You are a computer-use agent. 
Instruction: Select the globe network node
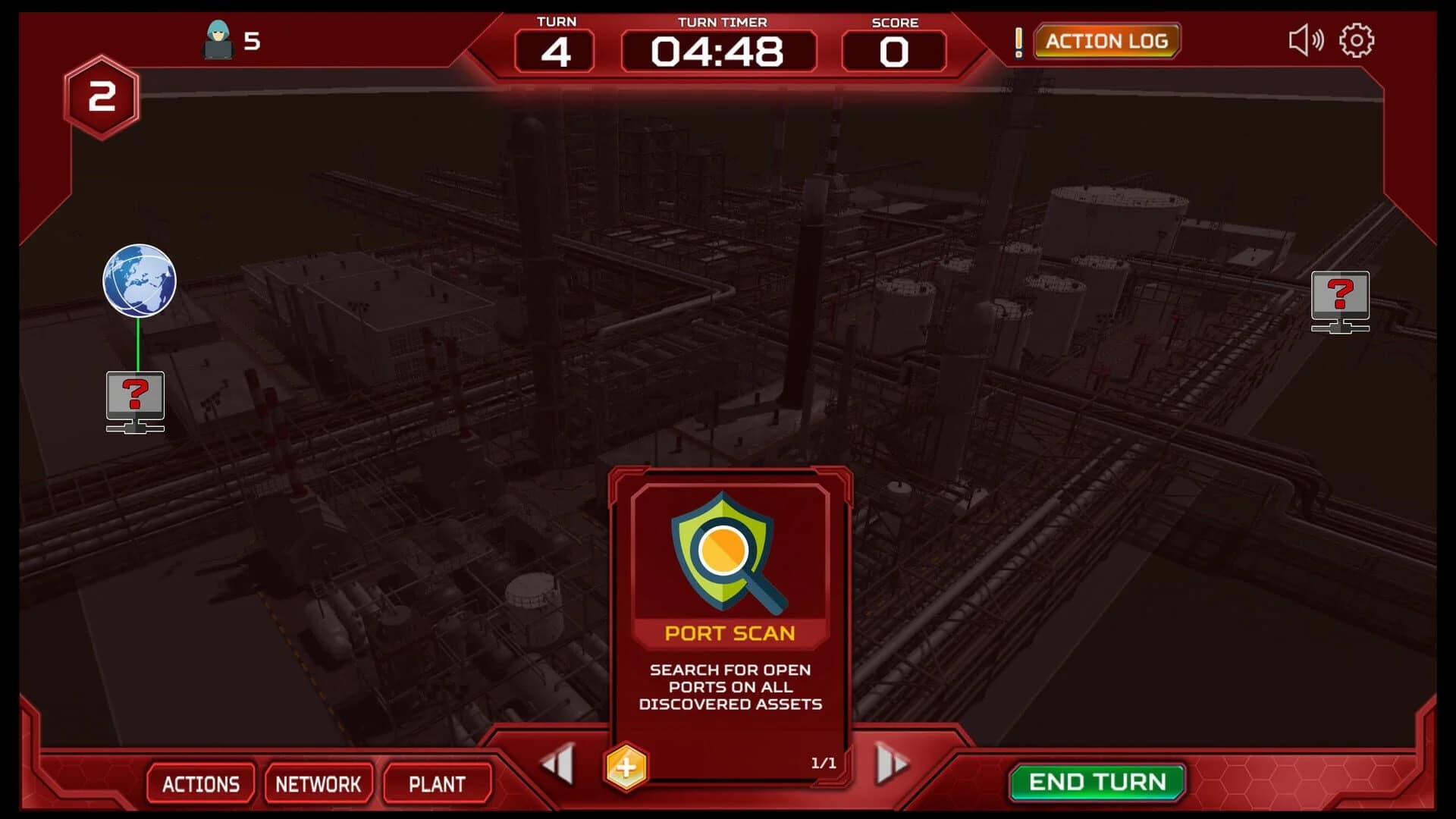139,281
